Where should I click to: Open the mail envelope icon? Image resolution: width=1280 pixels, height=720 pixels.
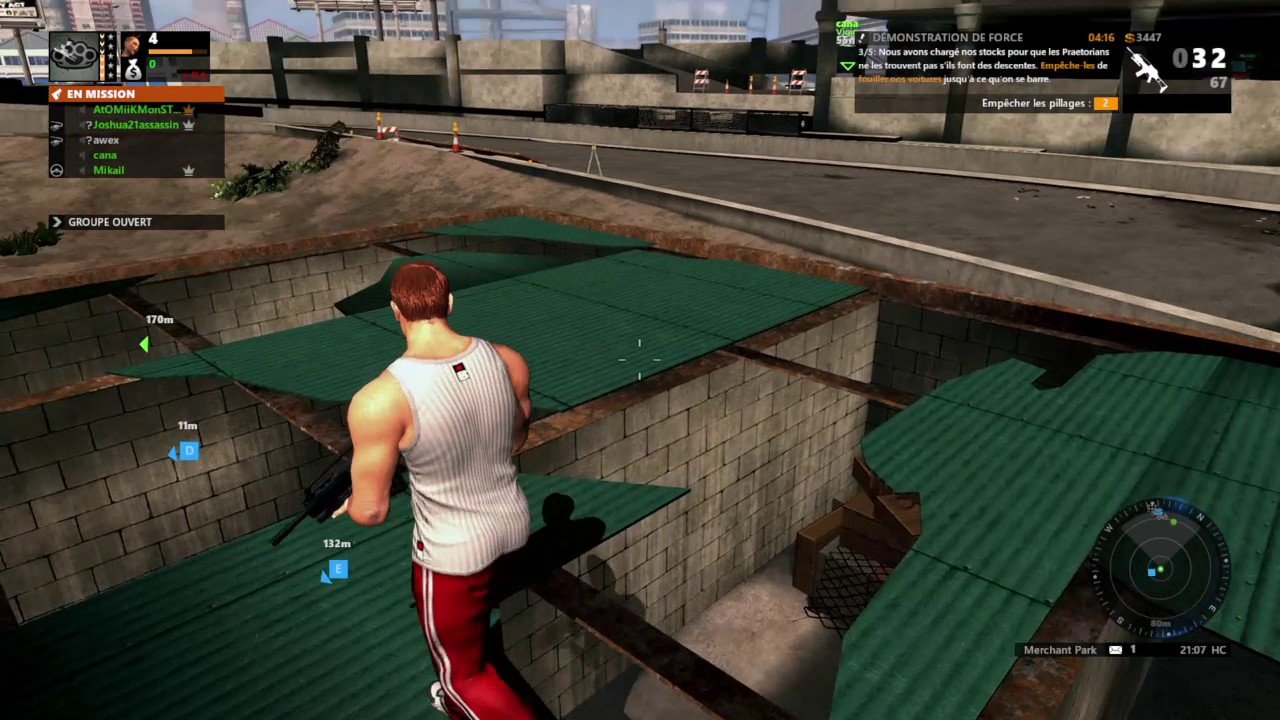point(1114,650)
